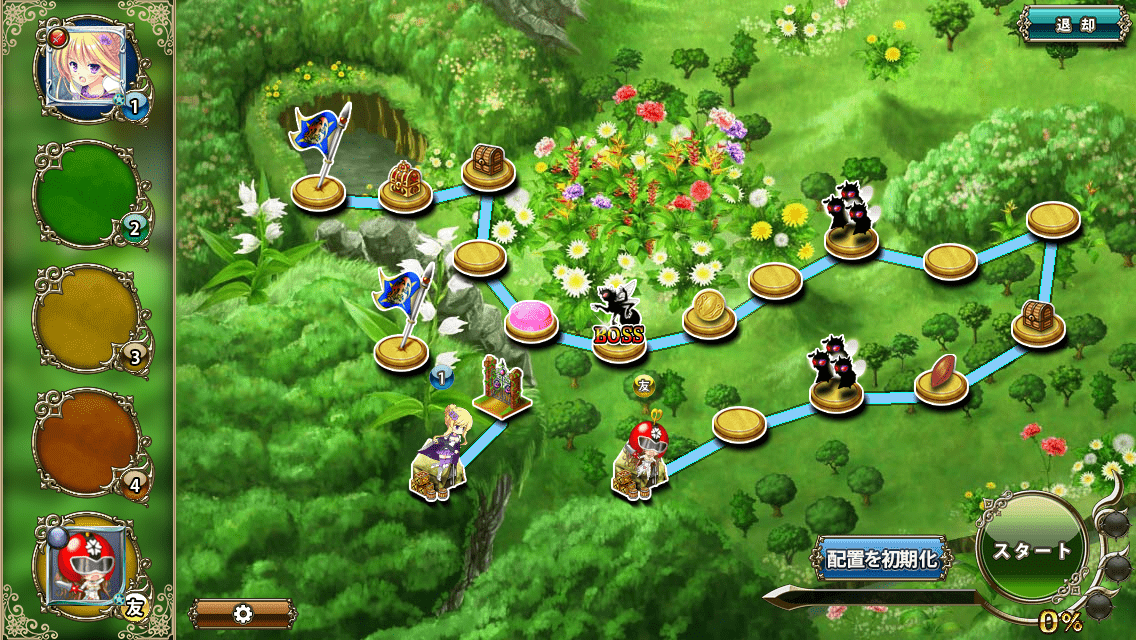Select the blonde girl party slot 1
This screenshot has width=1136, height=640.
pyautogui.click(x=84, y=66)
